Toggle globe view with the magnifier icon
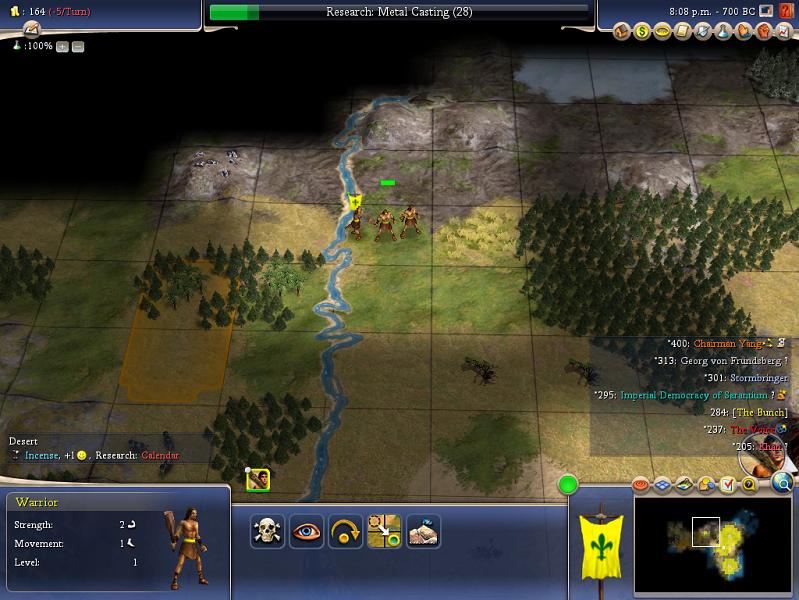799x600 pixels. click(782, 485)
